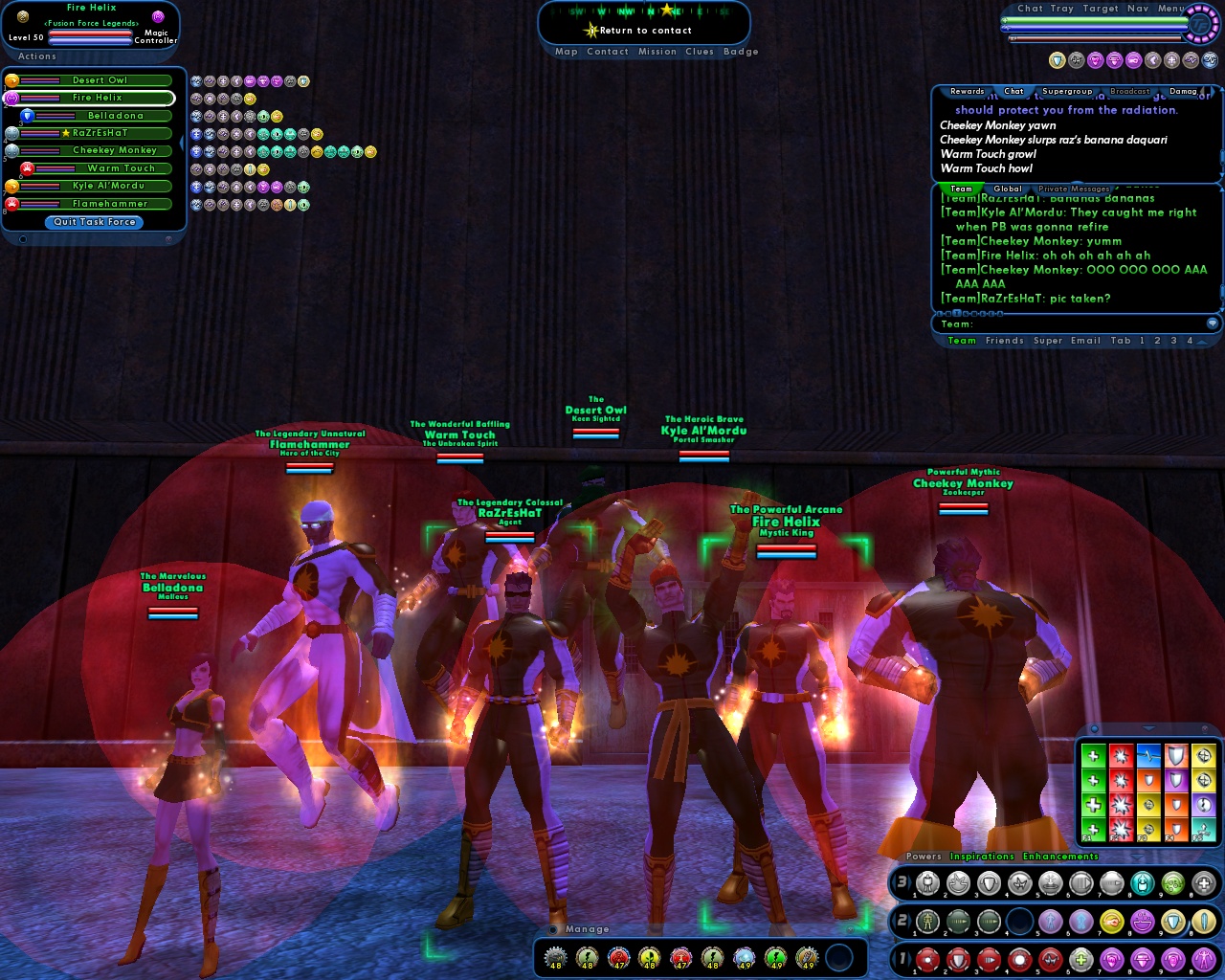Click the Magic Controller icon on Fire Helix's portrait
Screen dimensions: 1225x980
(159, 18)
